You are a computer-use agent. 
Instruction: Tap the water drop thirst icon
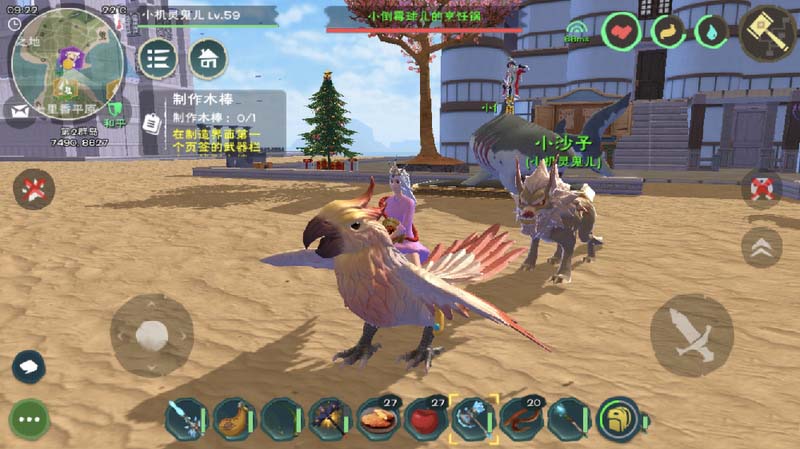(x=711, y=32)
